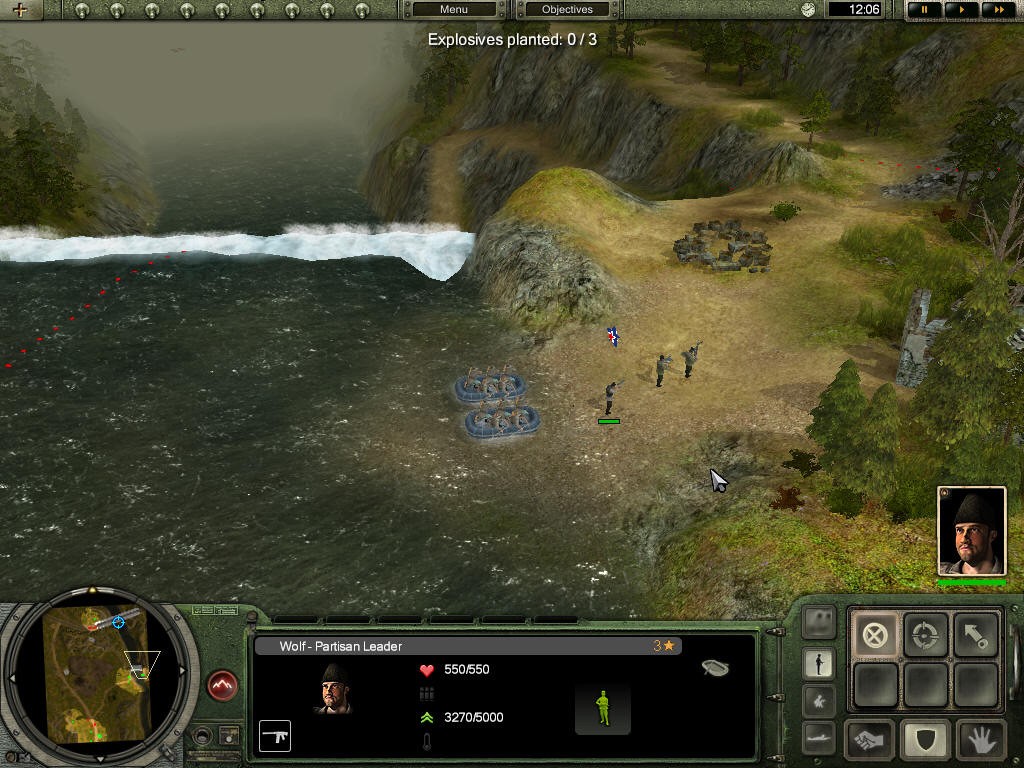Toggle the red mountain terrain button
The image size is (1024, 768).
click(222, 685)
